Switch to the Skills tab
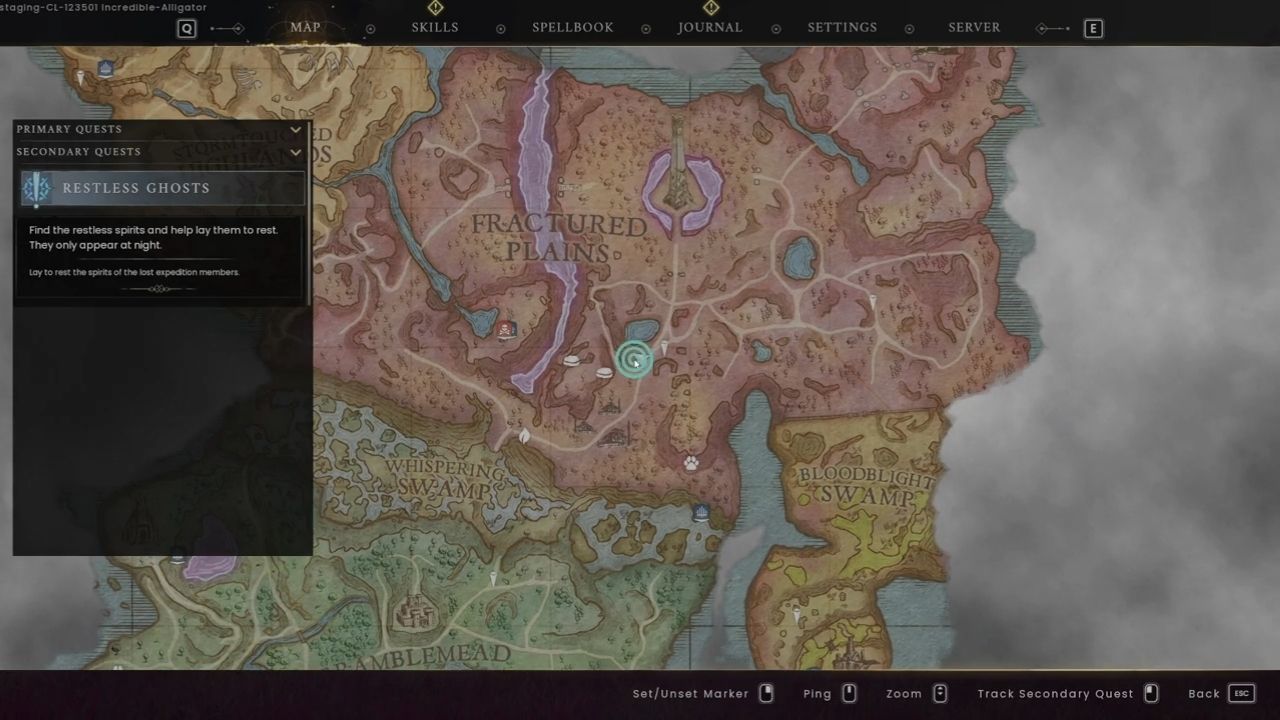Screen dimensions: 1280x720 434,27
